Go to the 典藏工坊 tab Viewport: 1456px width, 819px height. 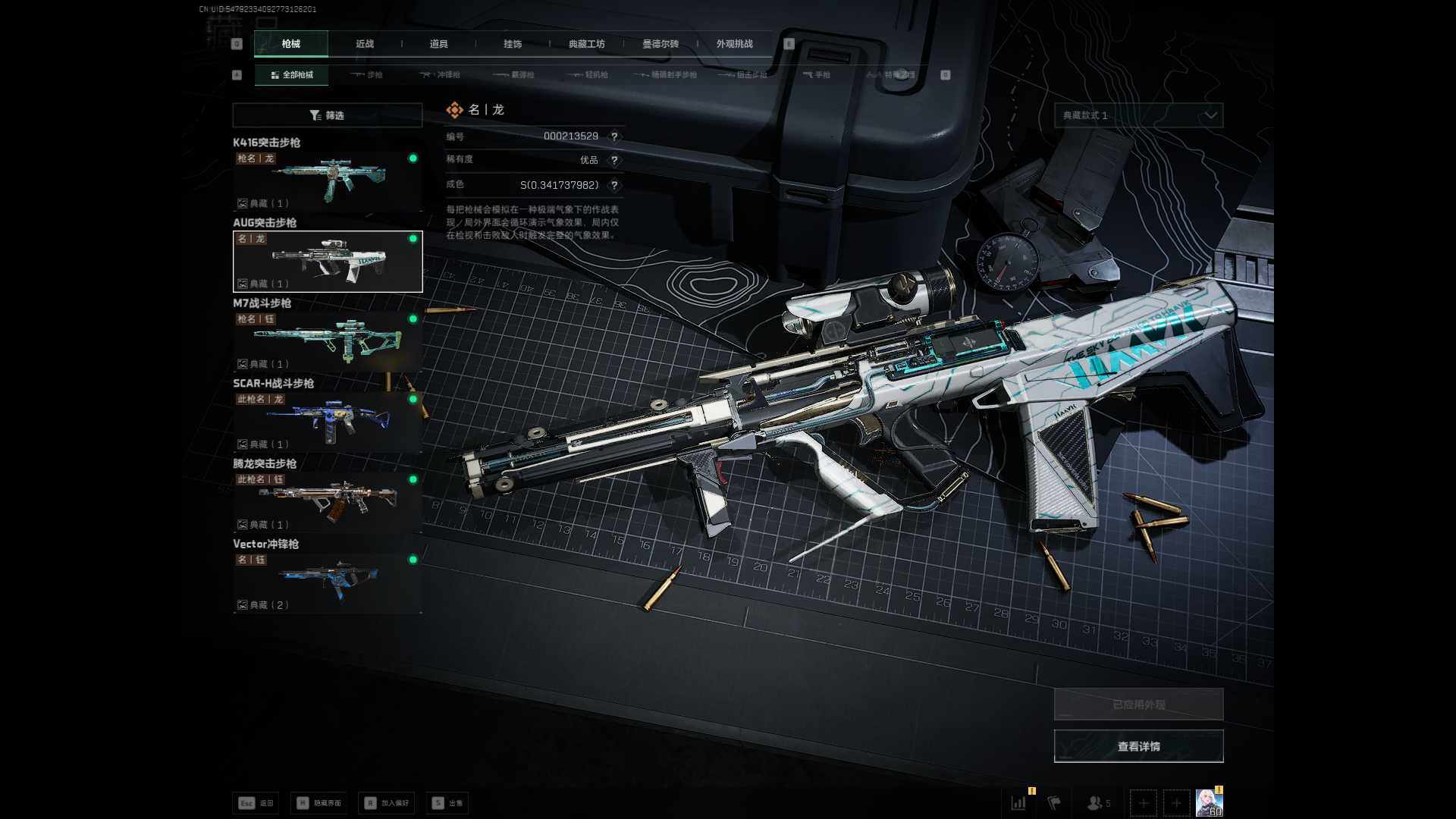[x=587, y=44]
